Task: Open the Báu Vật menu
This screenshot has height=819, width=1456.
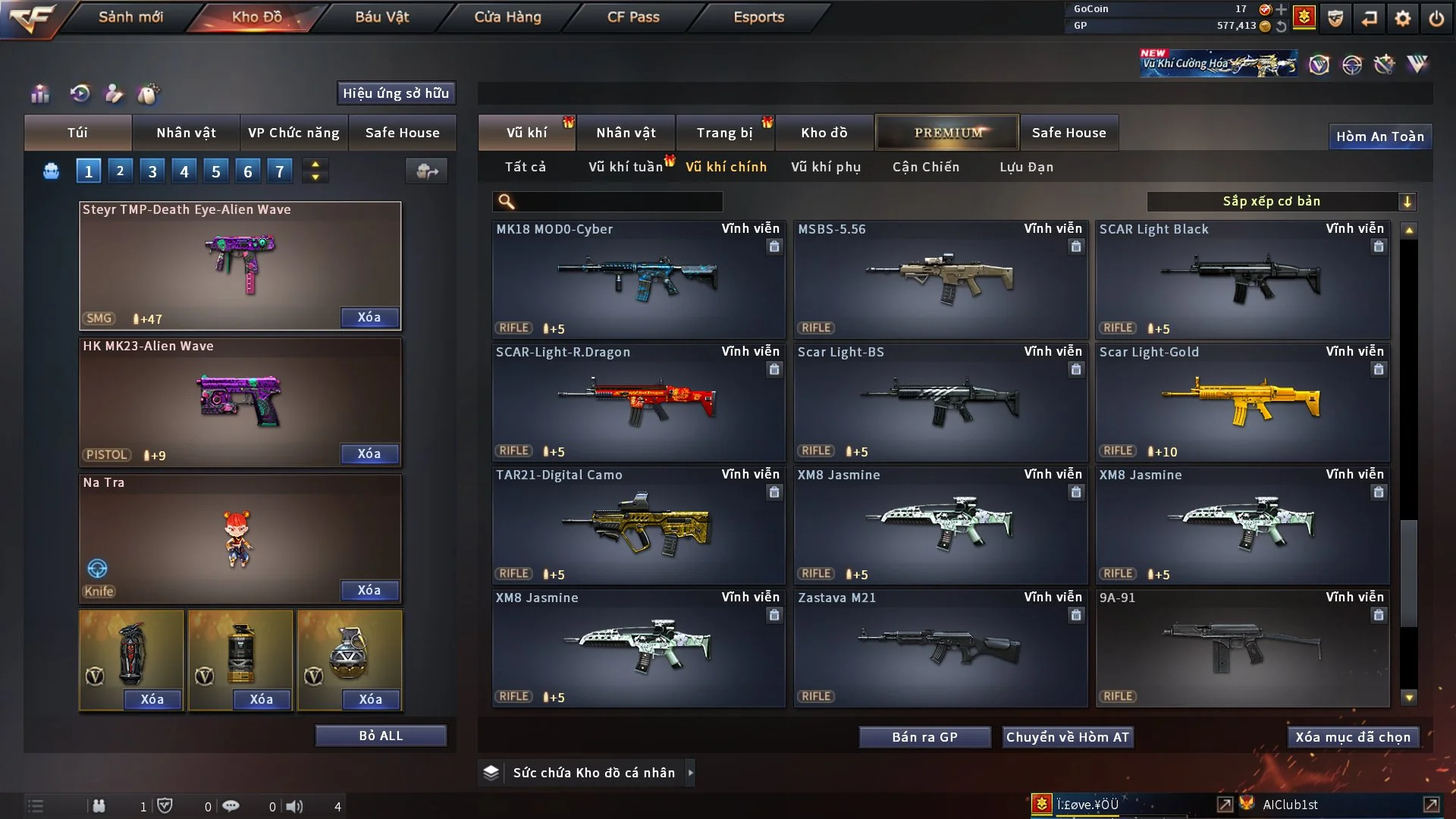Action: [381, 17]
